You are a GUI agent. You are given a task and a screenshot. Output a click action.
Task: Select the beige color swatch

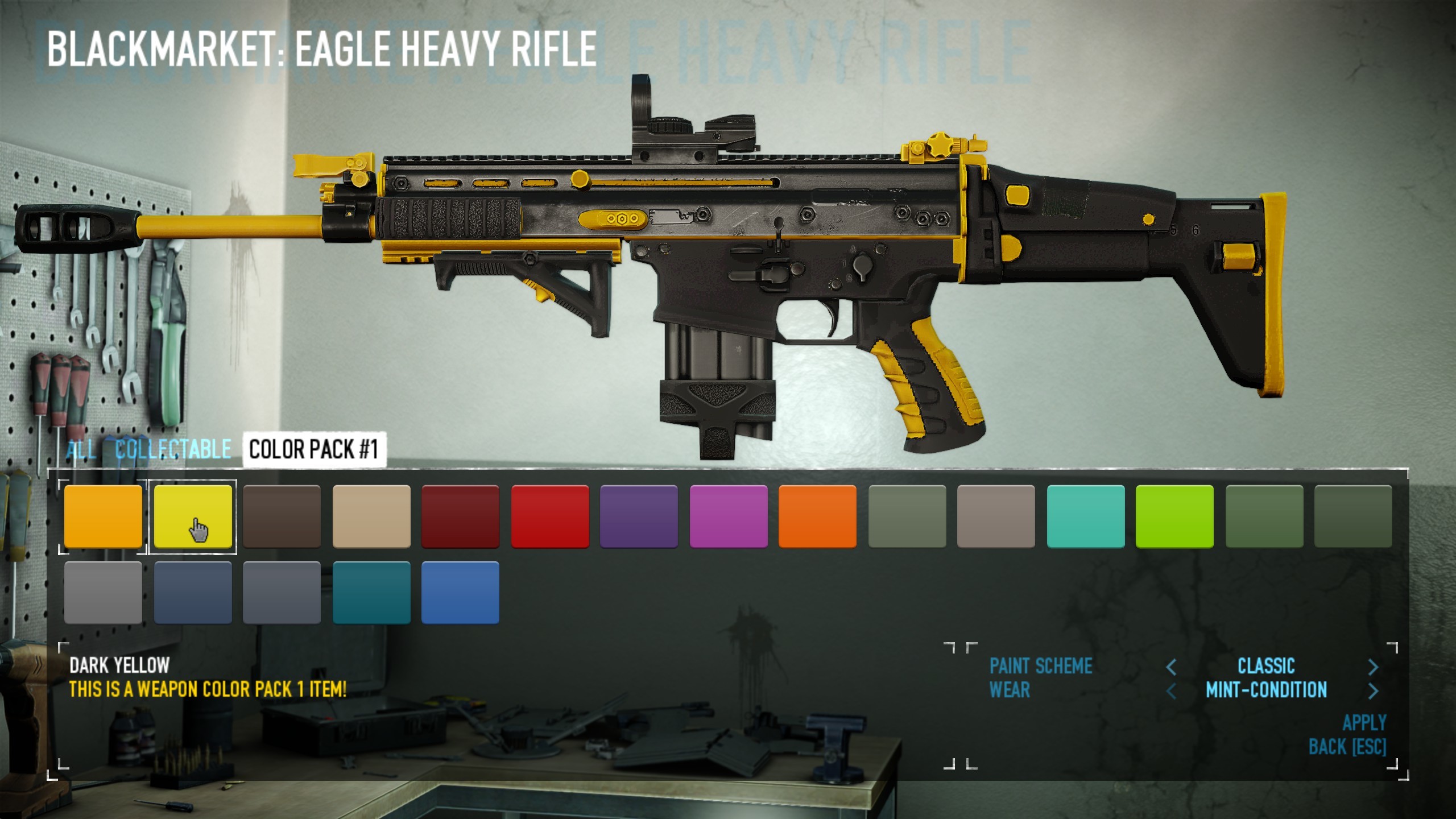pos(373,516)
